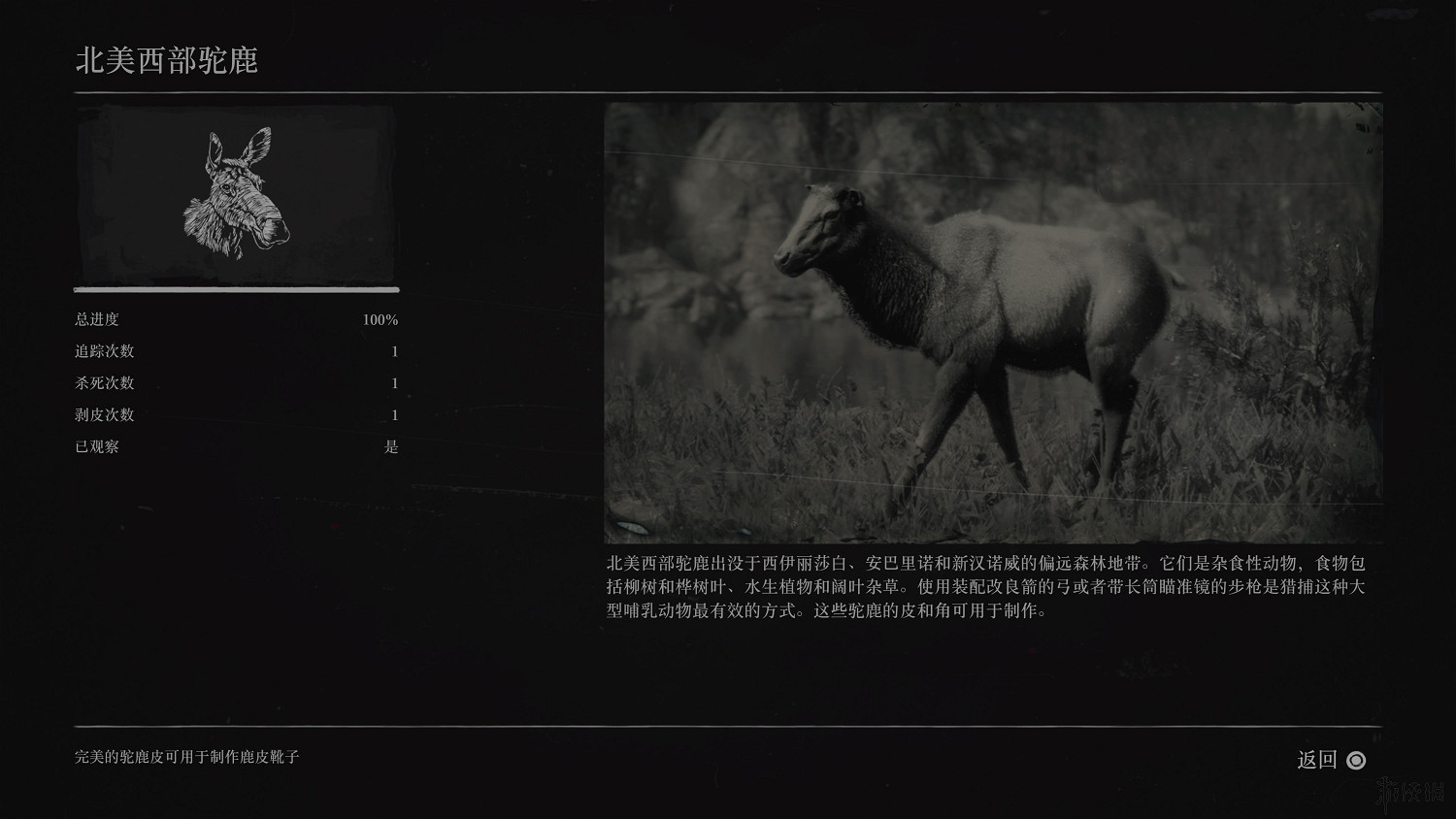Toggle the skinned status for this animal

[x=393, y=415]
